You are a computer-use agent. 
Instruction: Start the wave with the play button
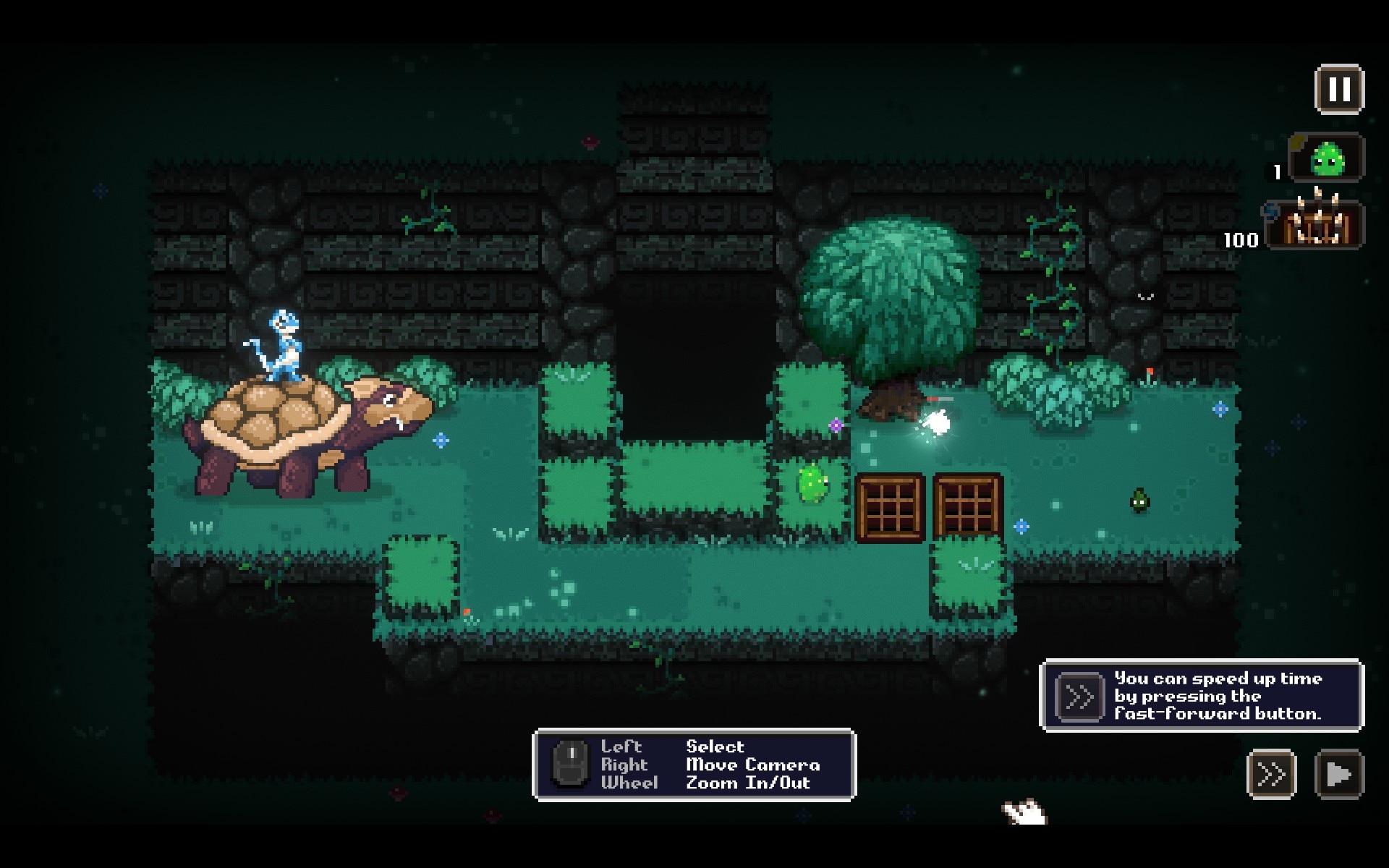point(1339,775)
